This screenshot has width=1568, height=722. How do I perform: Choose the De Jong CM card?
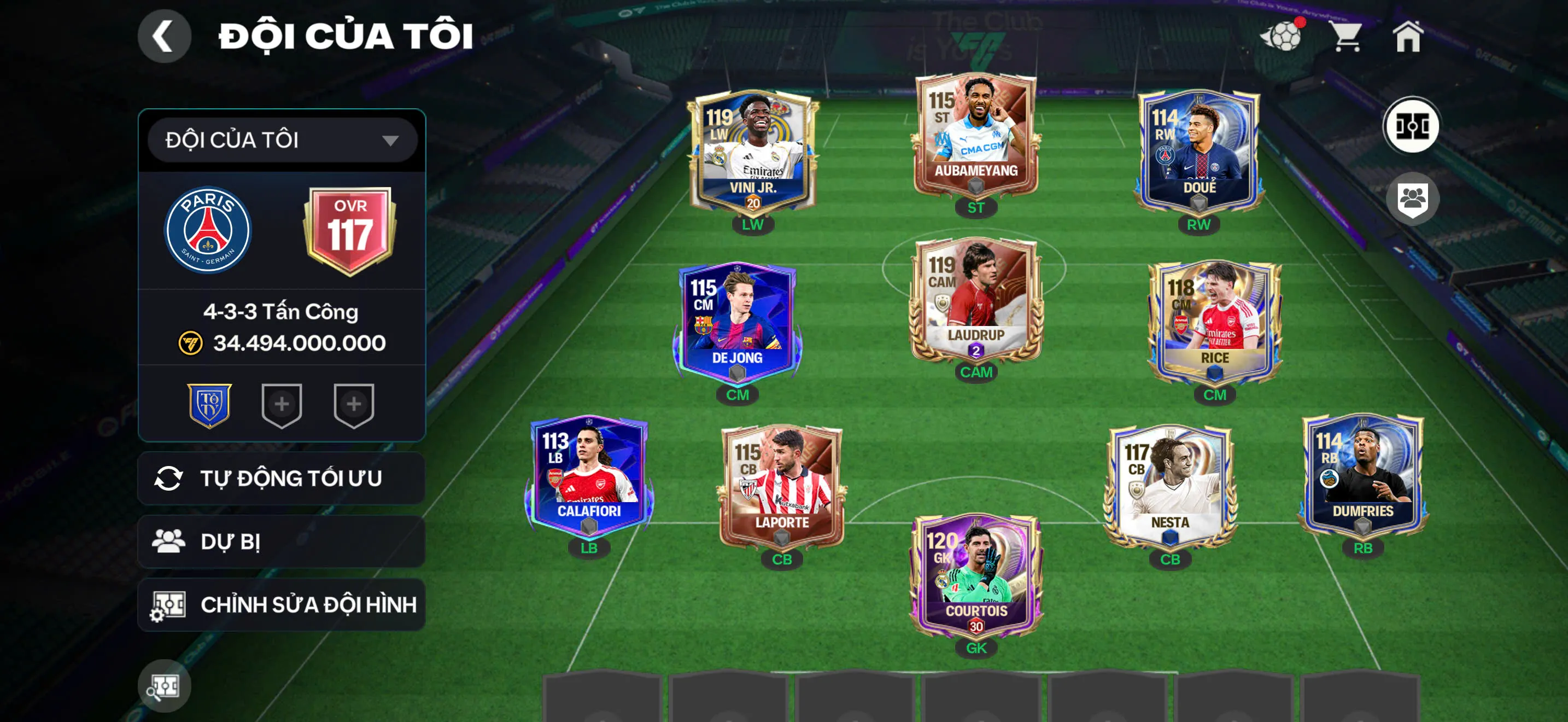click(737, 323)
